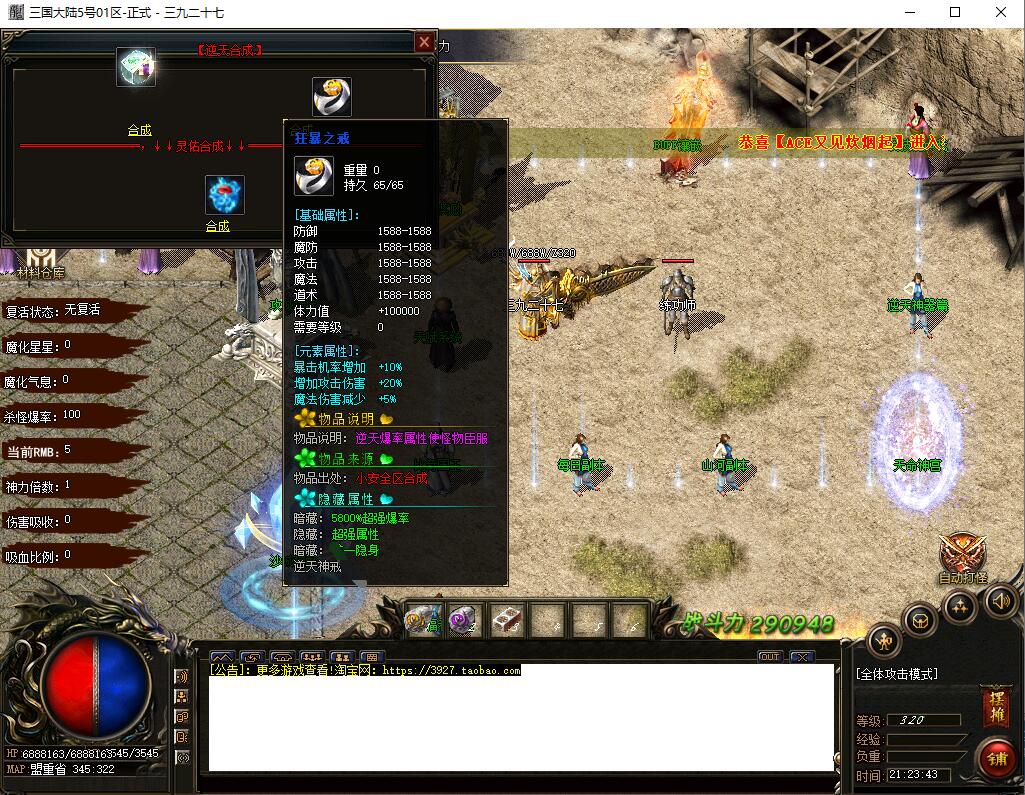
Task: Select the dice cube crafting item
Action: pos(136,67)
